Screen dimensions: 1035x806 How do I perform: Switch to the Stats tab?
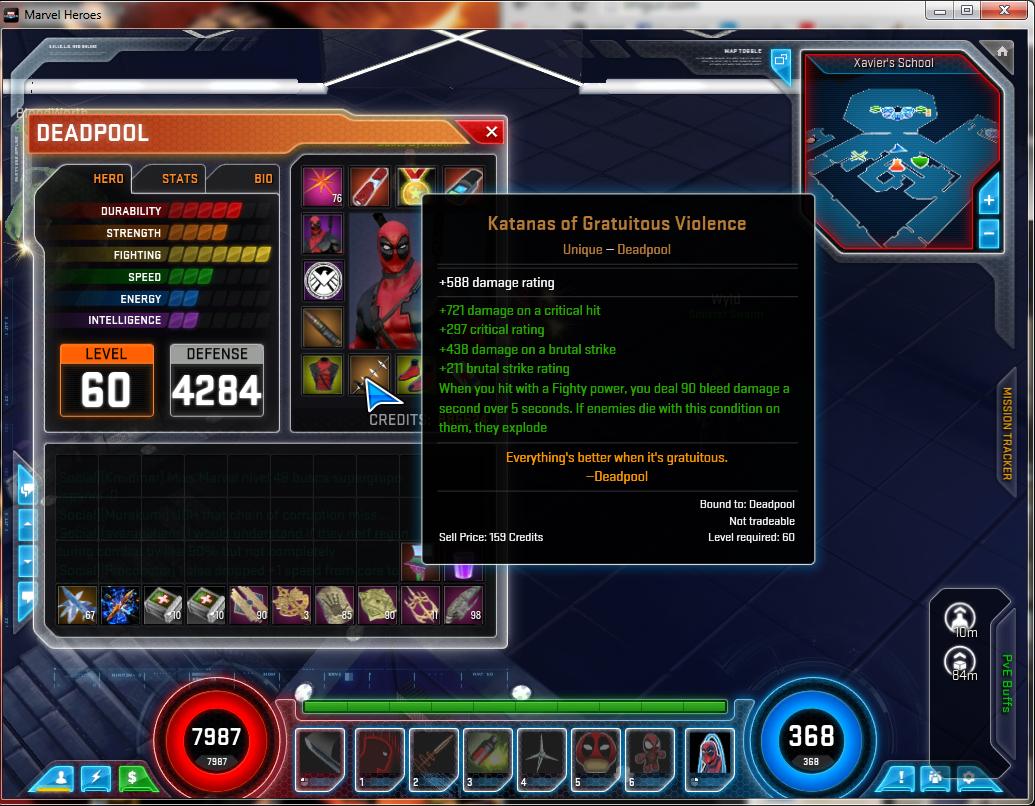[x=179, y=179]
